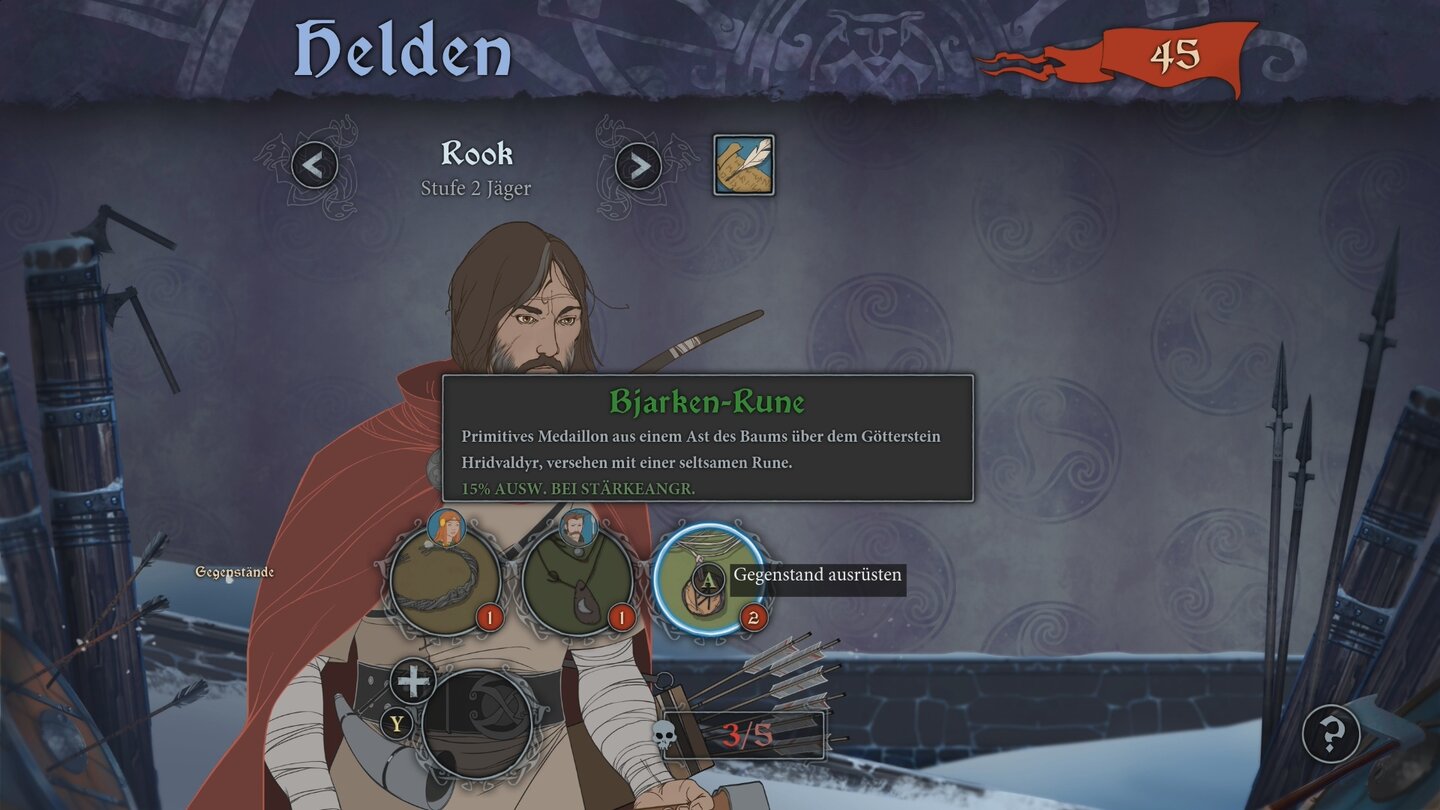Open Rook's bio via the quill-and-scroll icon

(744, 165)
